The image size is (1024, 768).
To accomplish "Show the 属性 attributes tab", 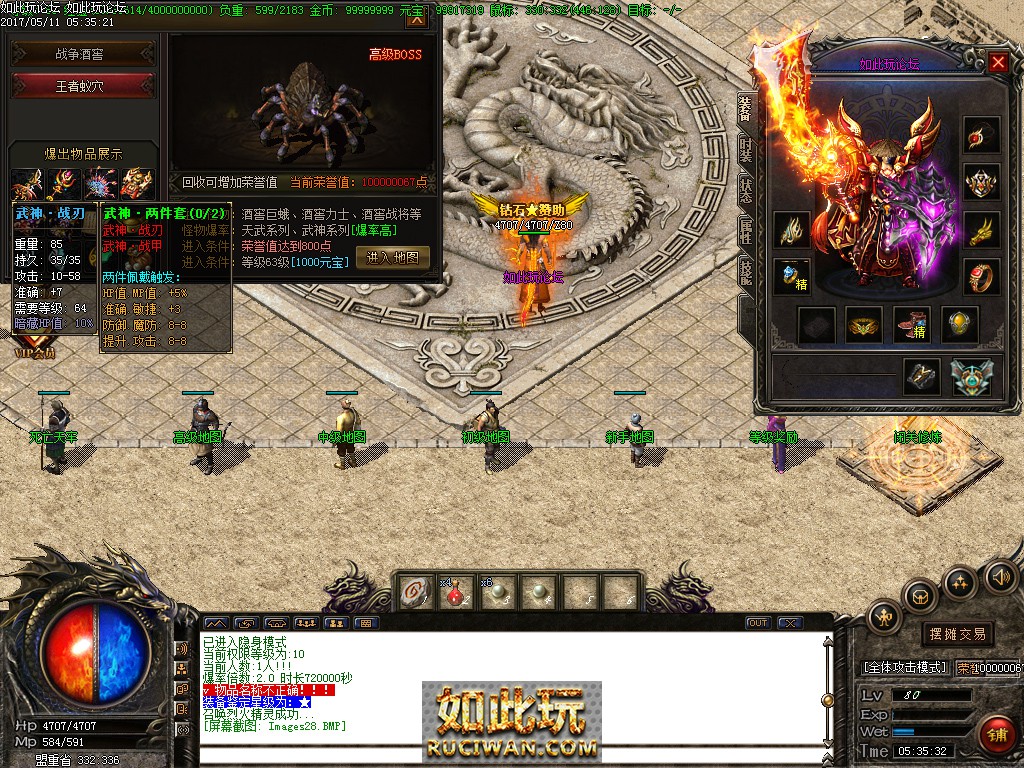I will 745,232.
